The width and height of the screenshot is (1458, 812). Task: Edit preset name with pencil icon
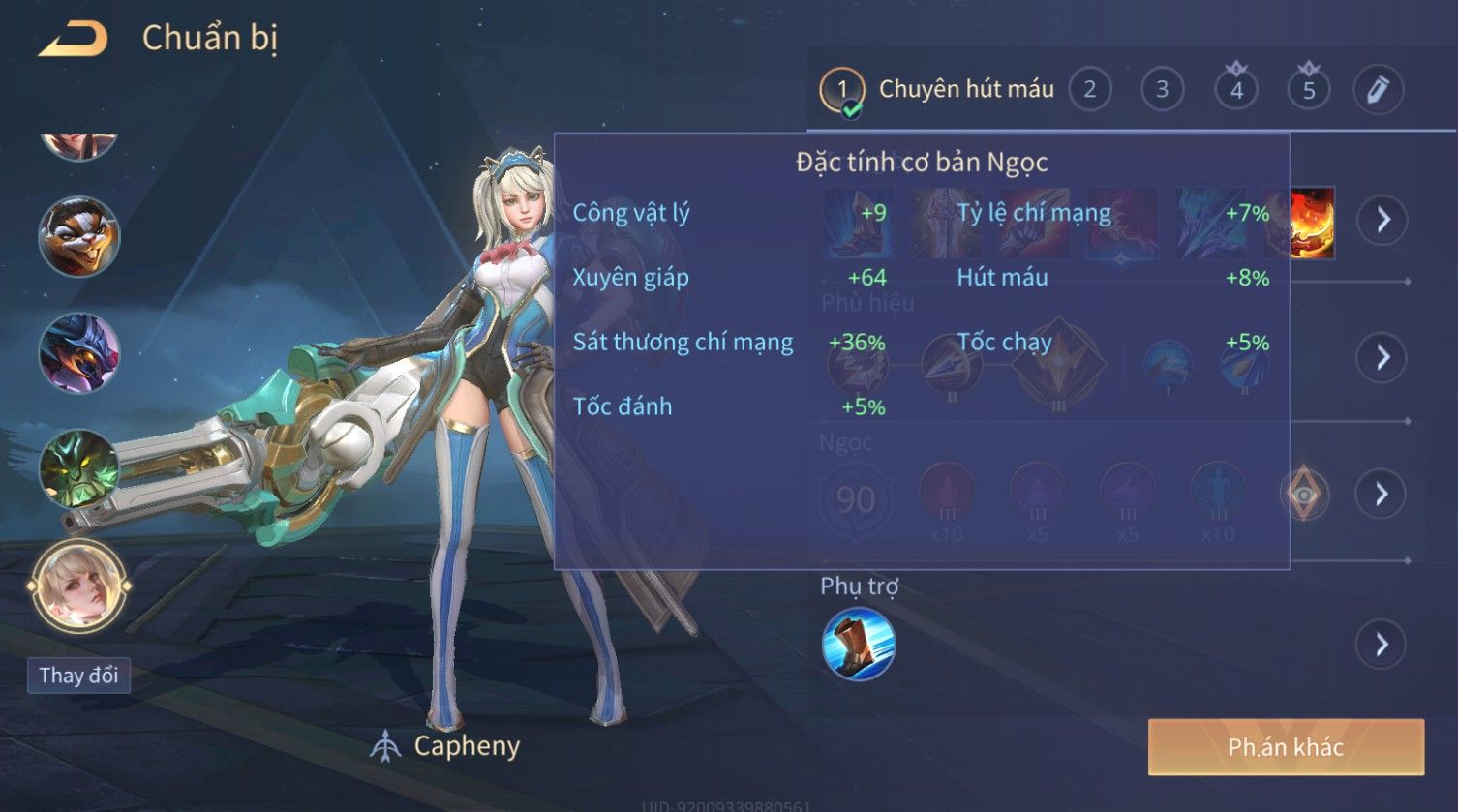[x=1377, y=90]
